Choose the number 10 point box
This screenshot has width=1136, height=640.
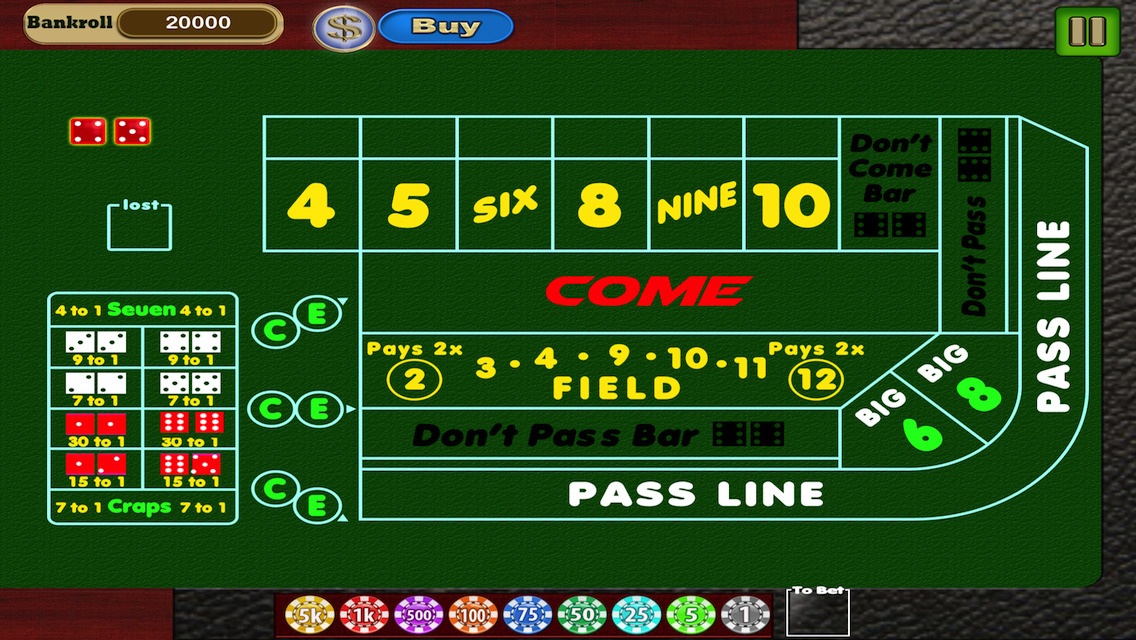point(791,205)
